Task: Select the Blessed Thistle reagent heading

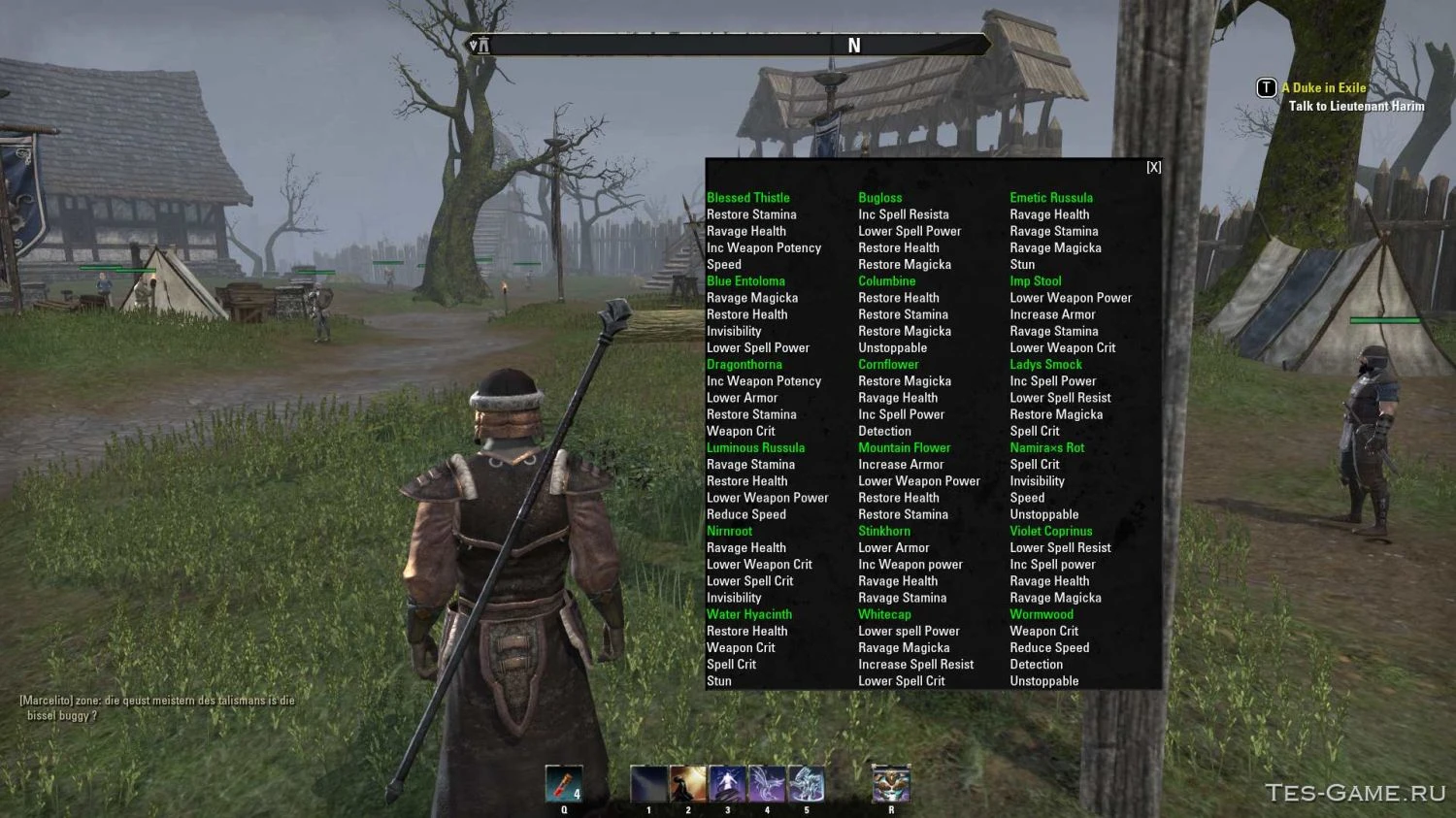Action: pyautogui.click(x=748, y=197)
